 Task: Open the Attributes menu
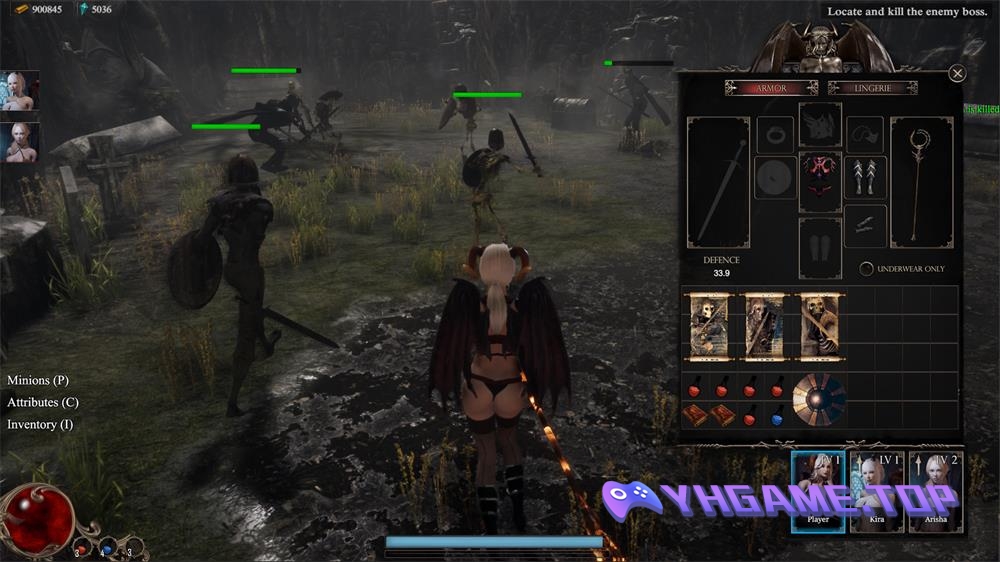(x=43, y=403)
